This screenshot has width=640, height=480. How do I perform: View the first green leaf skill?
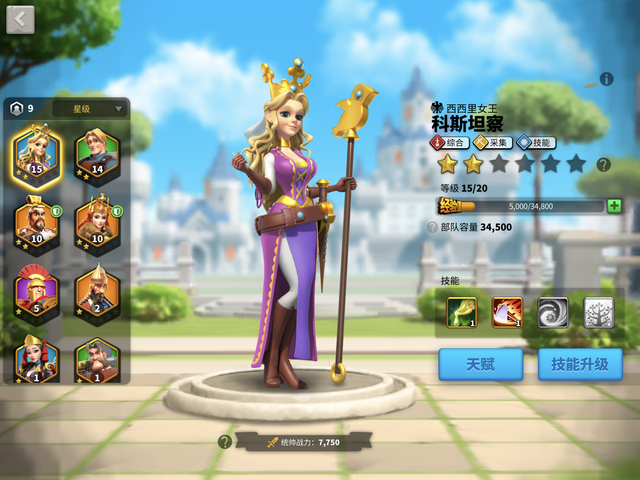(461, 313)
